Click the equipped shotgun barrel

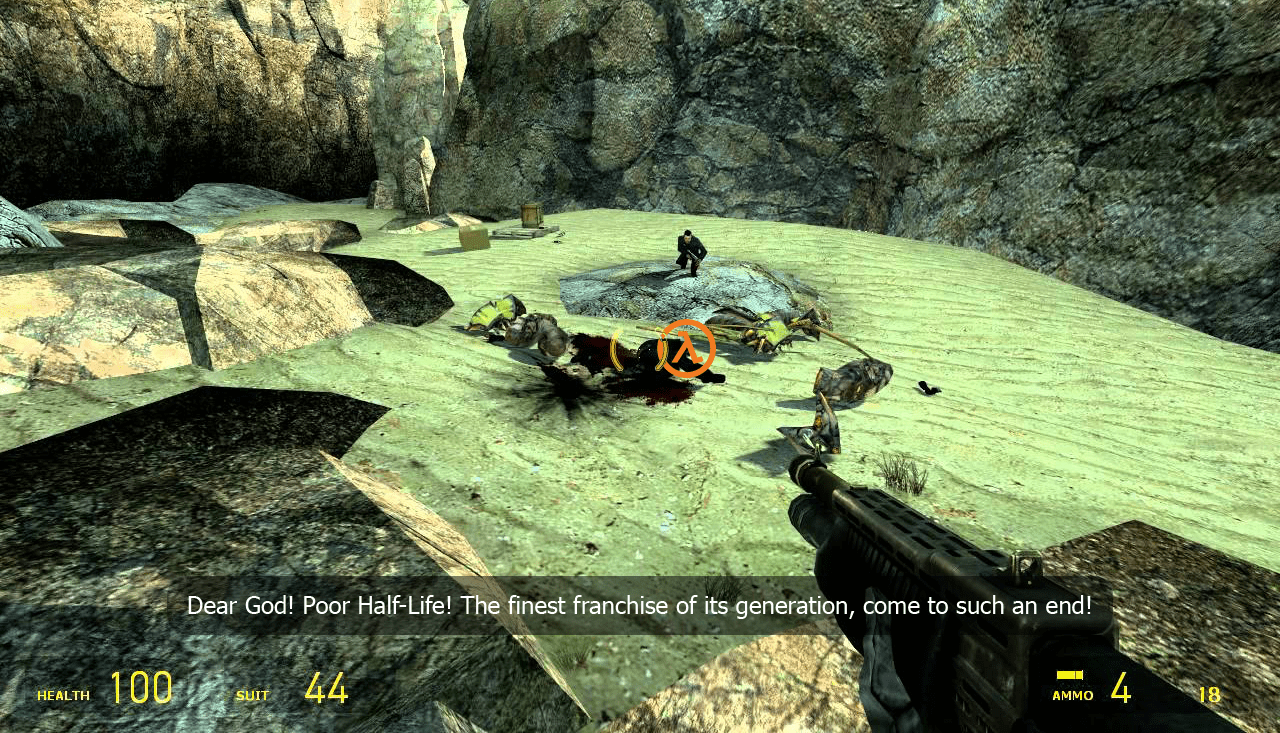[830, 480]
